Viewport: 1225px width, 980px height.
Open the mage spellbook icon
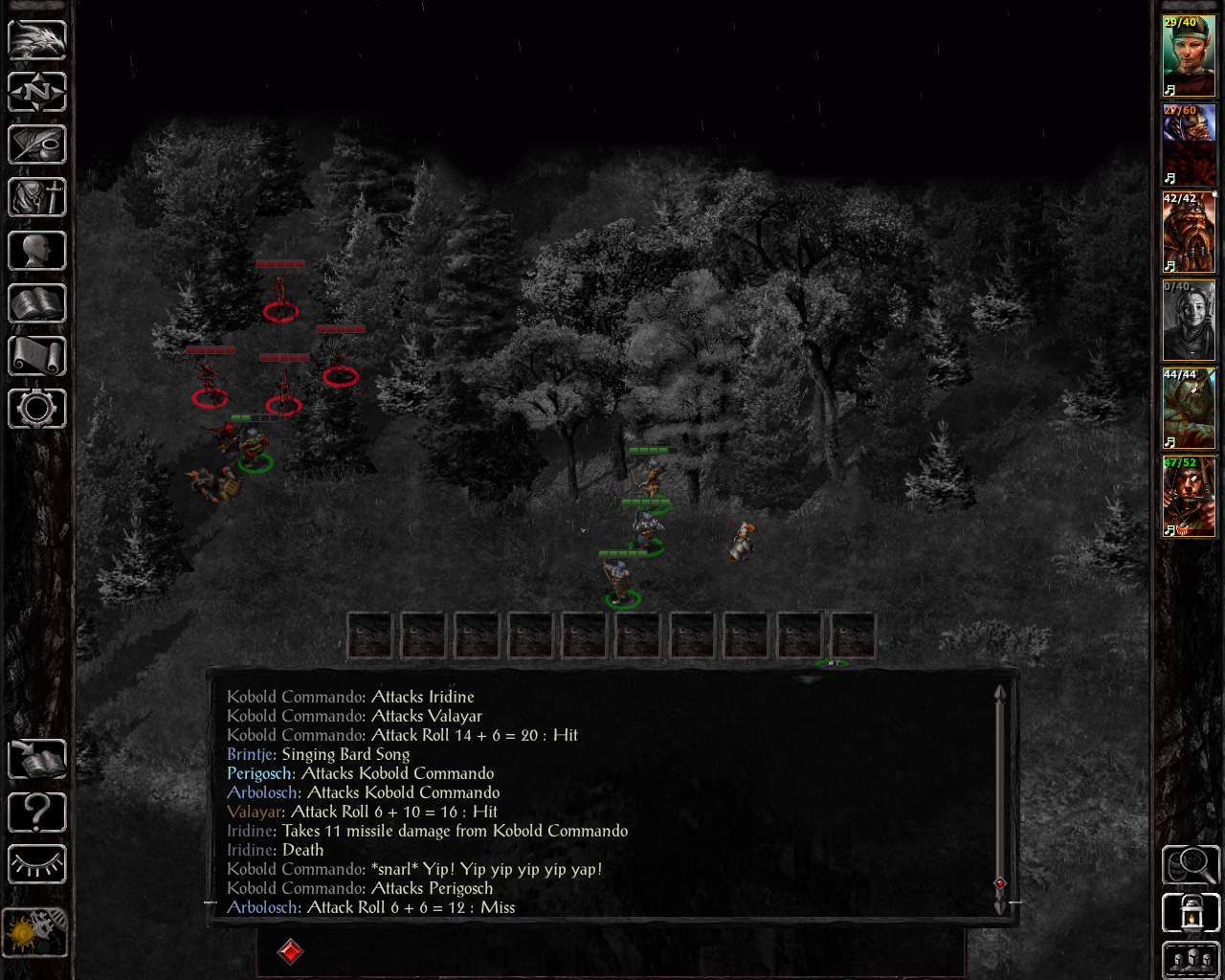click(37, 303)
